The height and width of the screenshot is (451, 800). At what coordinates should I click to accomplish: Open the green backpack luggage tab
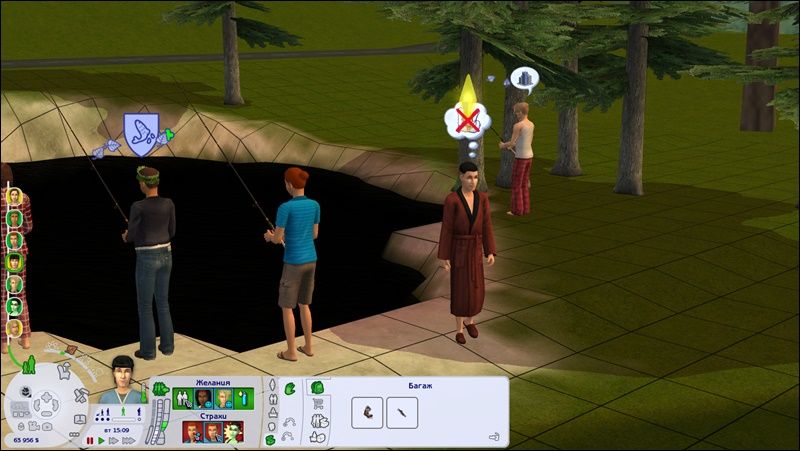(x=318, y=387)
